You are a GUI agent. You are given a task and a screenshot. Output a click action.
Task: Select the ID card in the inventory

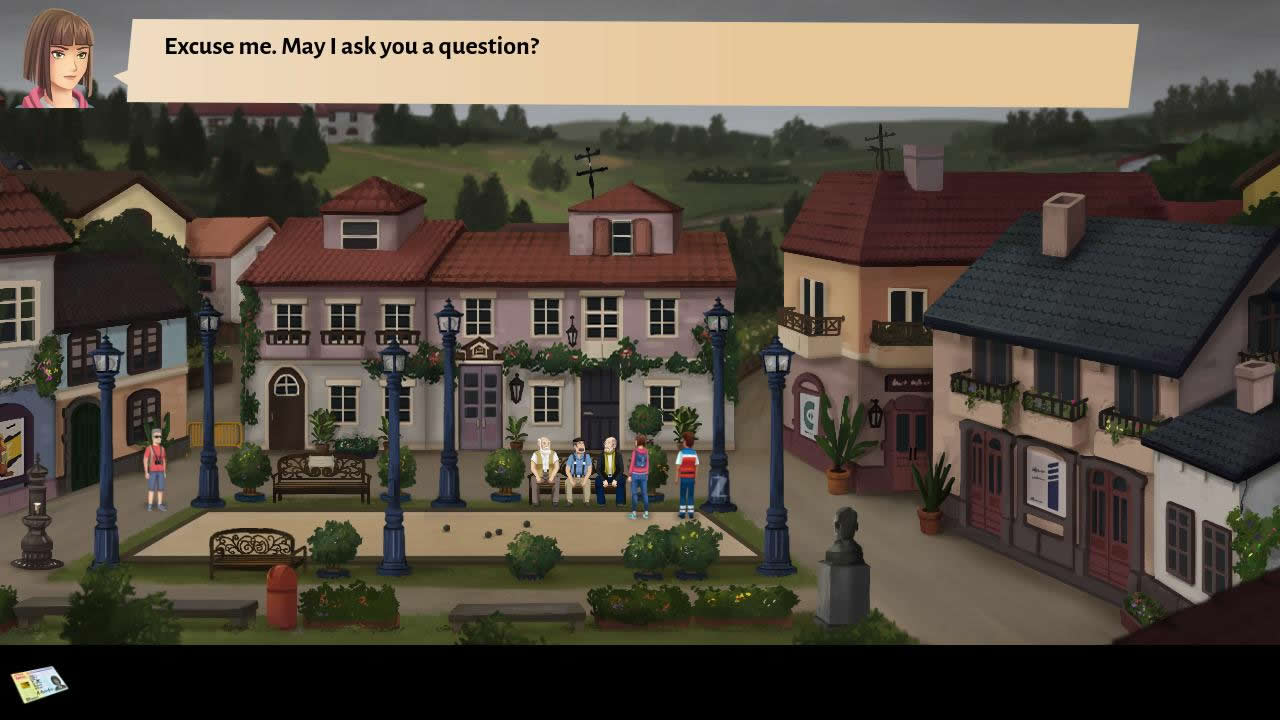point(39,683)
